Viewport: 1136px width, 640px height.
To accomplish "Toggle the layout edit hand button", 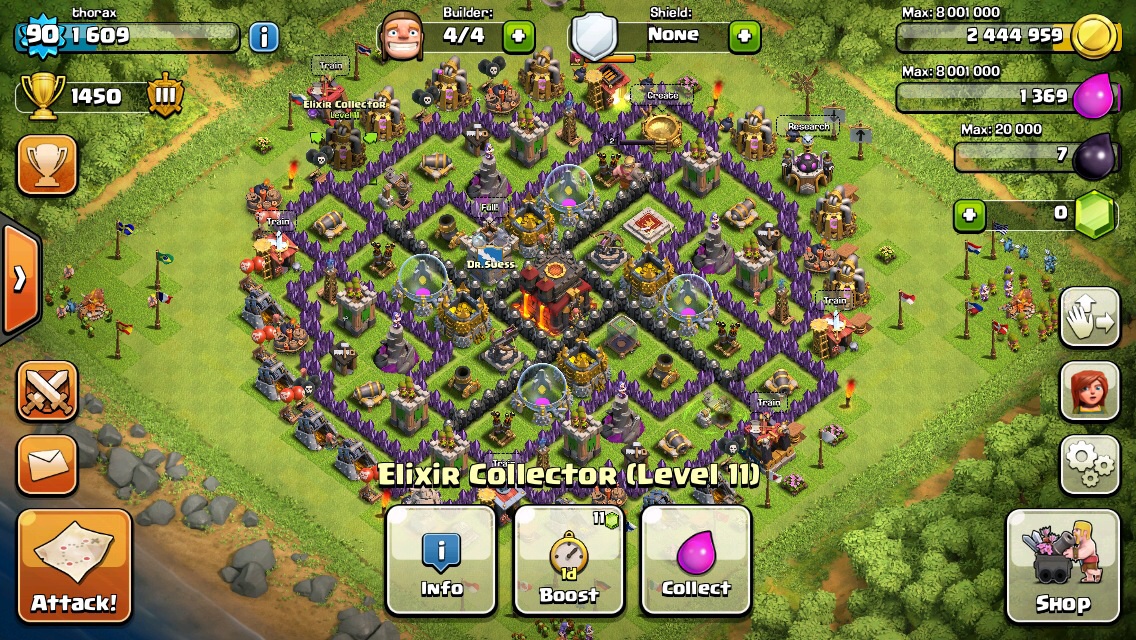I will click(1089, 317).
